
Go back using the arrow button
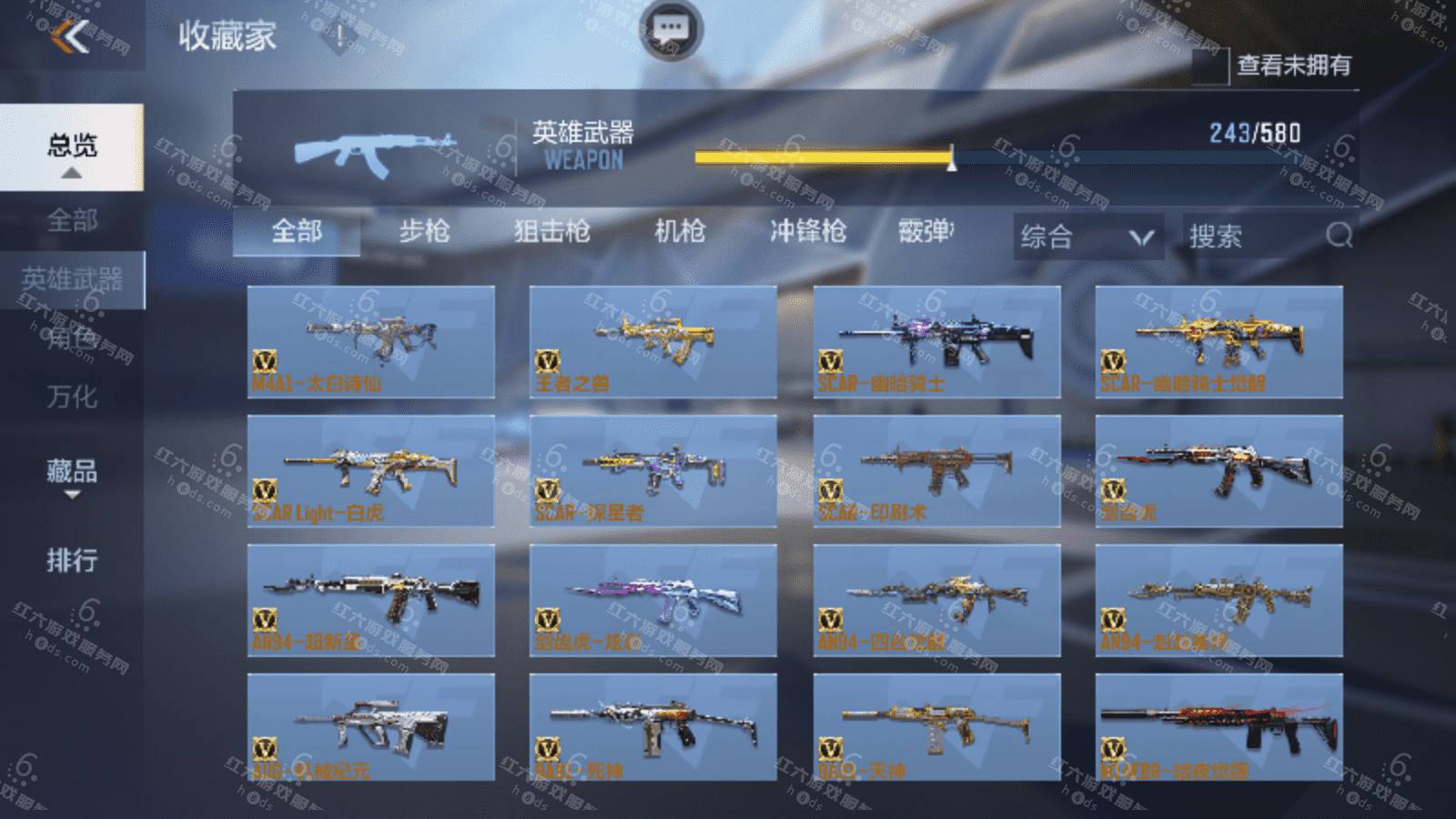71,37
